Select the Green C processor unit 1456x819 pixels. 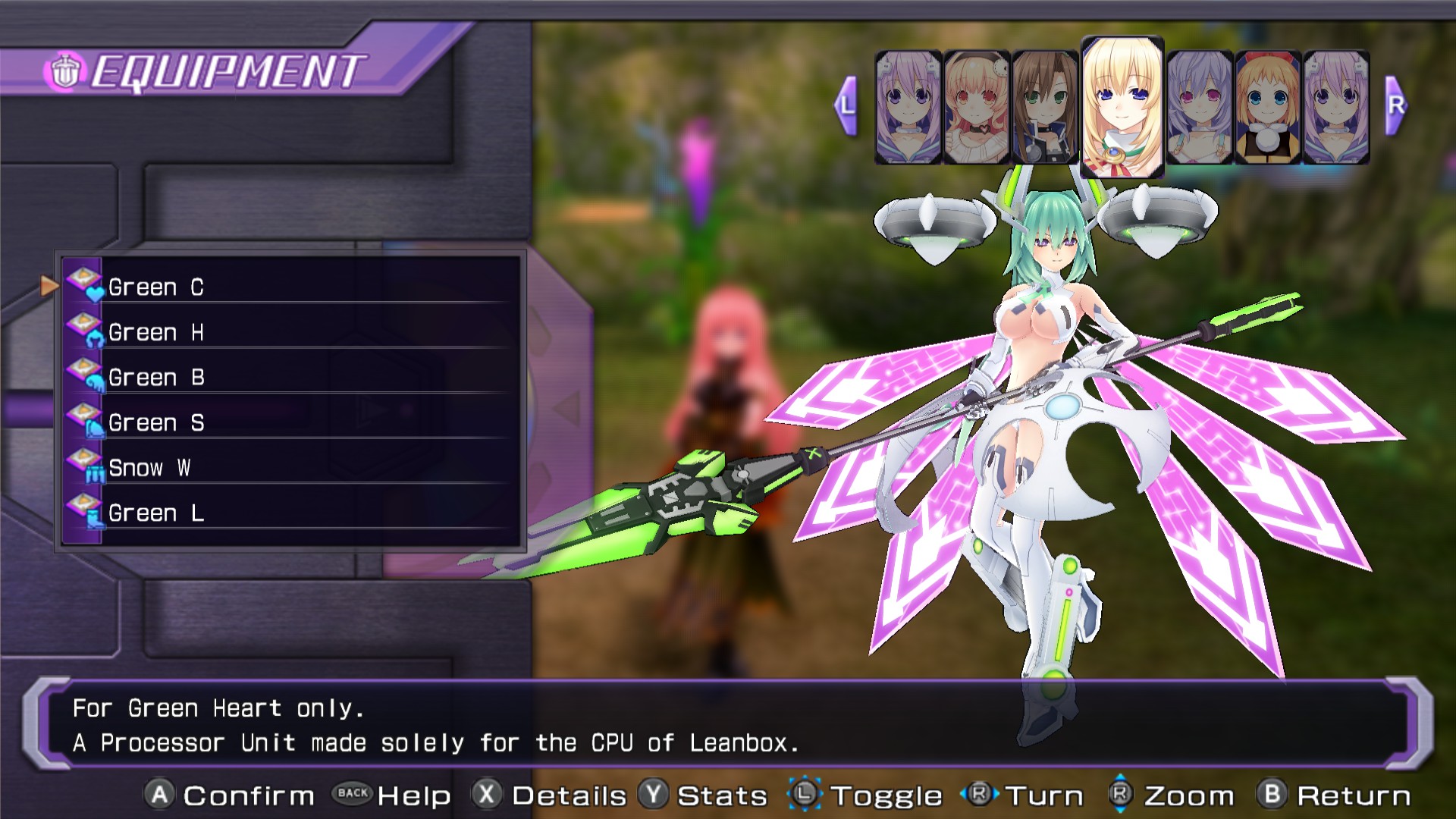pos(292,287)
